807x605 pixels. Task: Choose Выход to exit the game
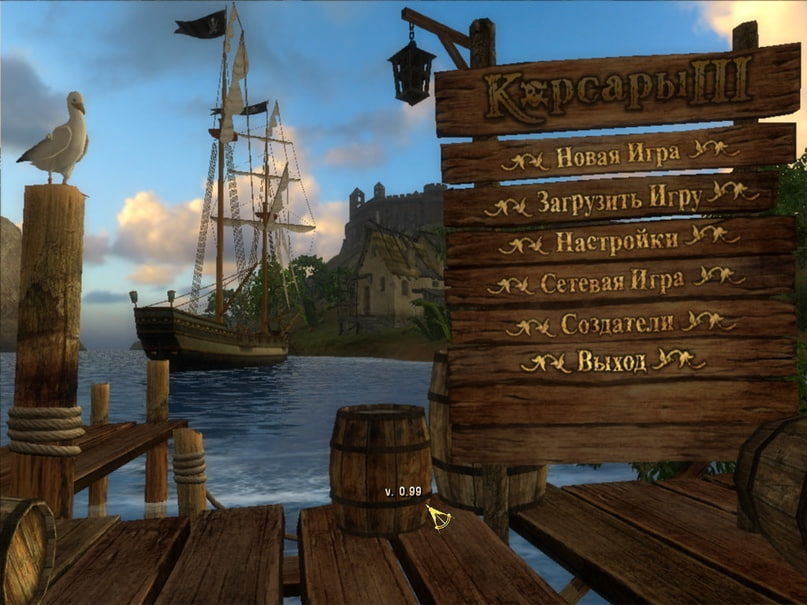[611, 362]
